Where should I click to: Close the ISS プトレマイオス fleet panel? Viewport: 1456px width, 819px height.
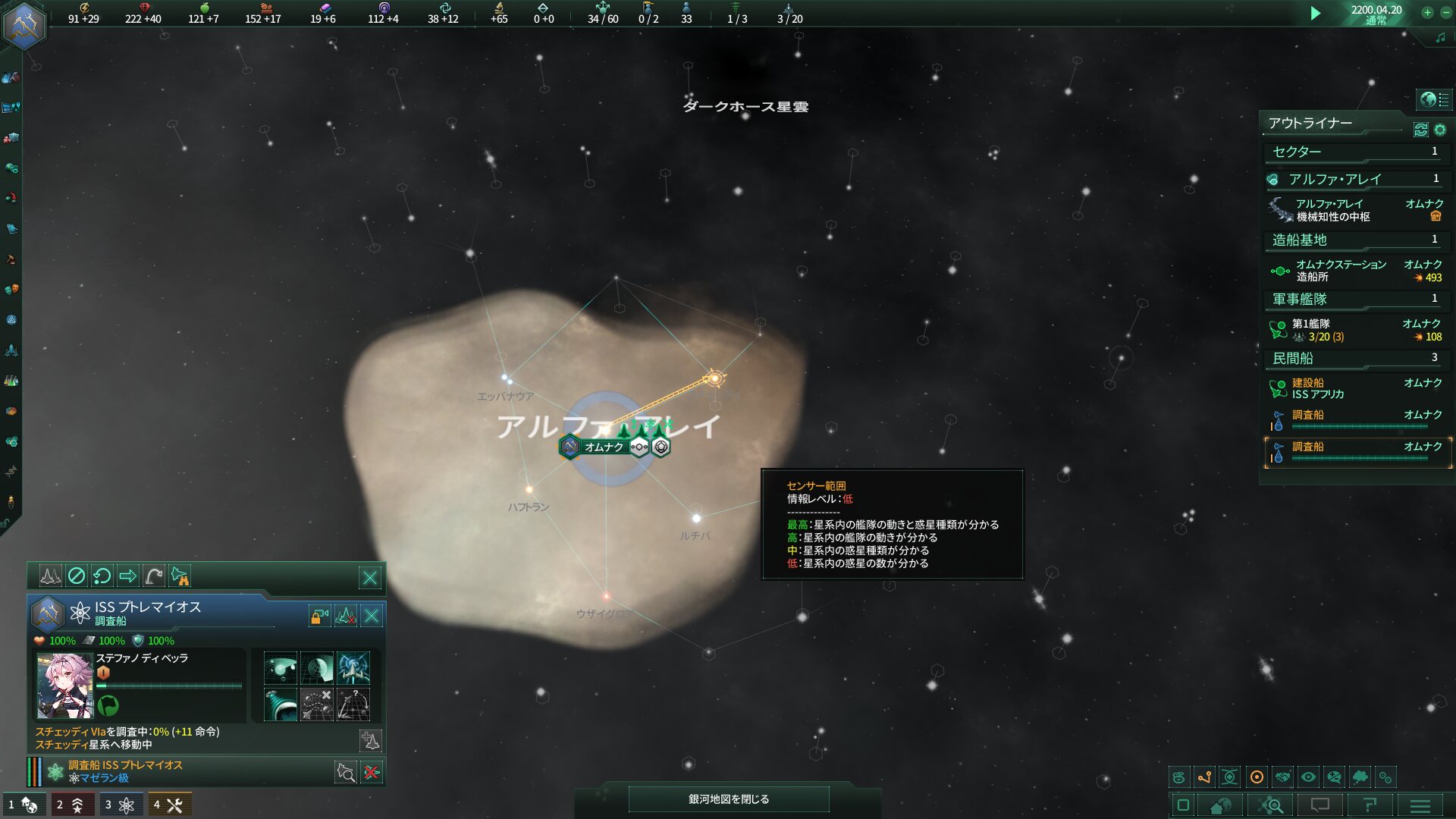[372, 616]
